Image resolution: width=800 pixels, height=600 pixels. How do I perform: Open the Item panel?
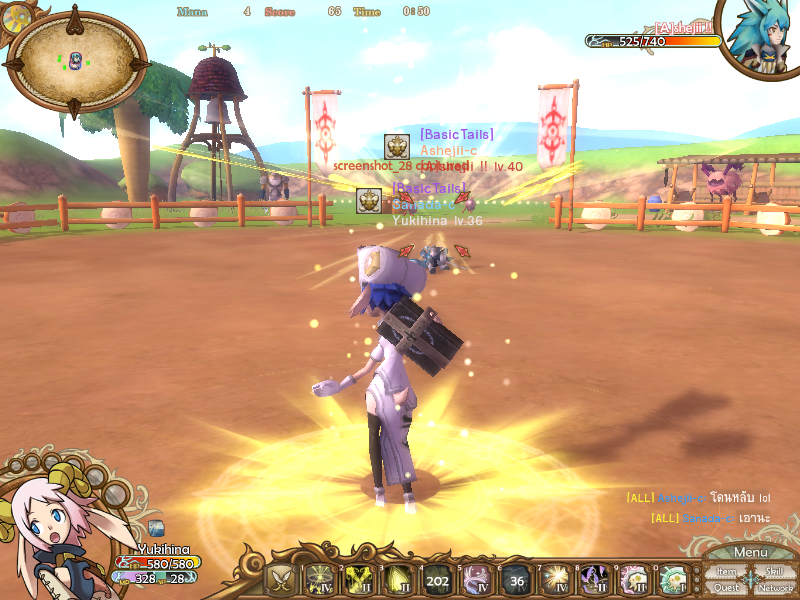(727, 572)
